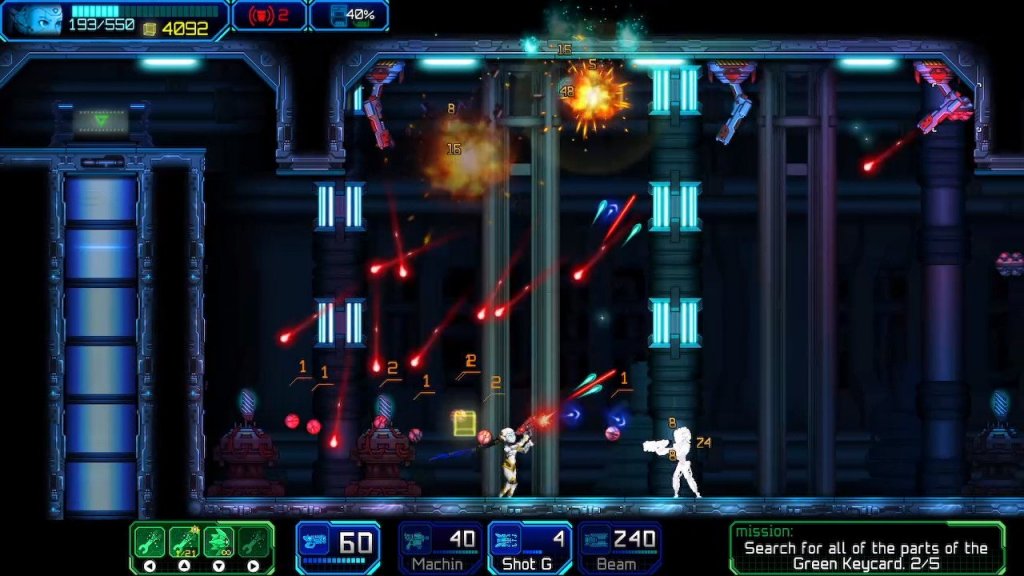Select the primary blaster weapon showing 60
Viewport: 1024px width, 576px height.
click(338, 546)
